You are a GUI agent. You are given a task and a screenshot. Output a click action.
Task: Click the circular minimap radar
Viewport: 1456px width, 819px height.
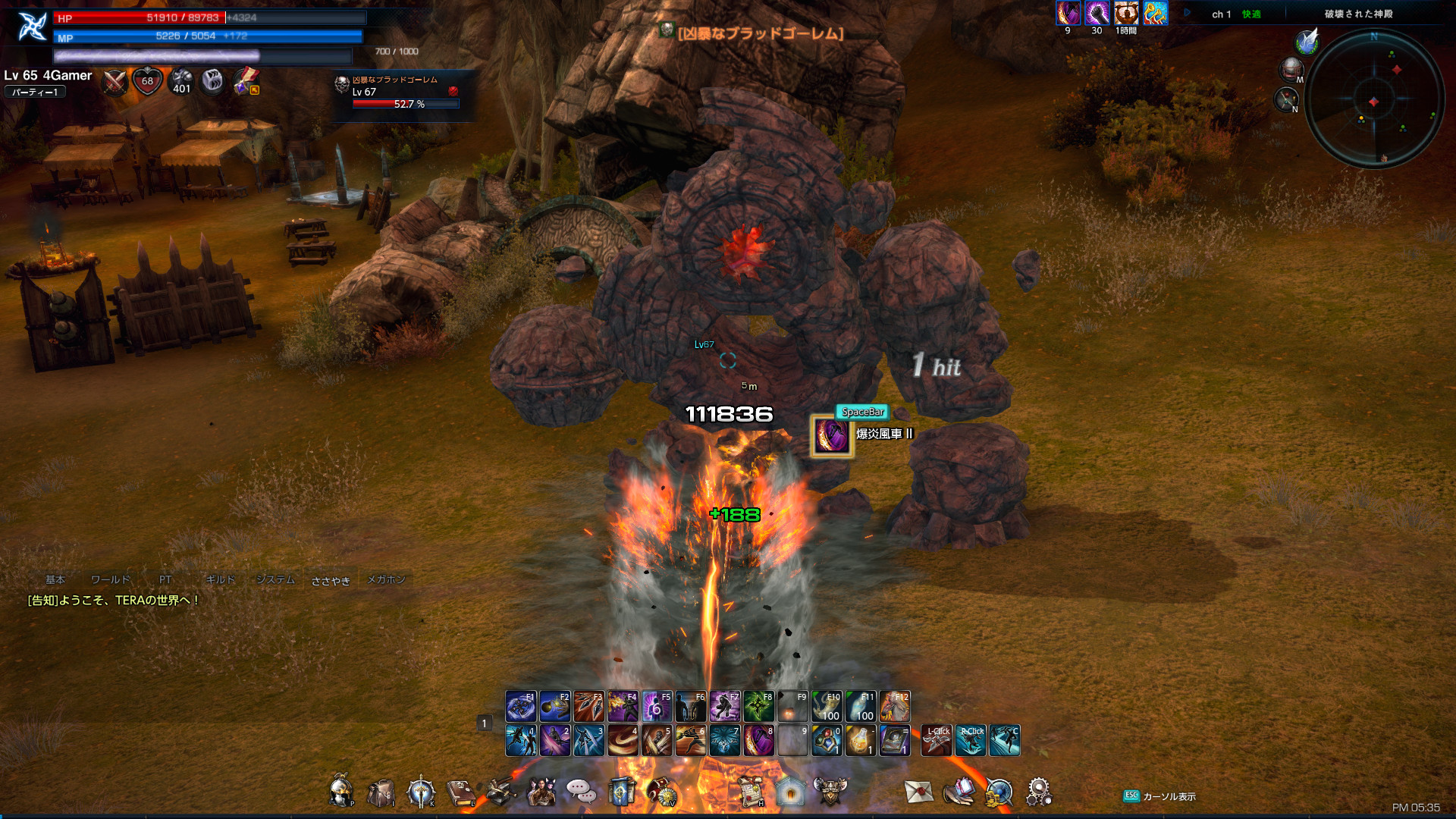coord(1373,100)
